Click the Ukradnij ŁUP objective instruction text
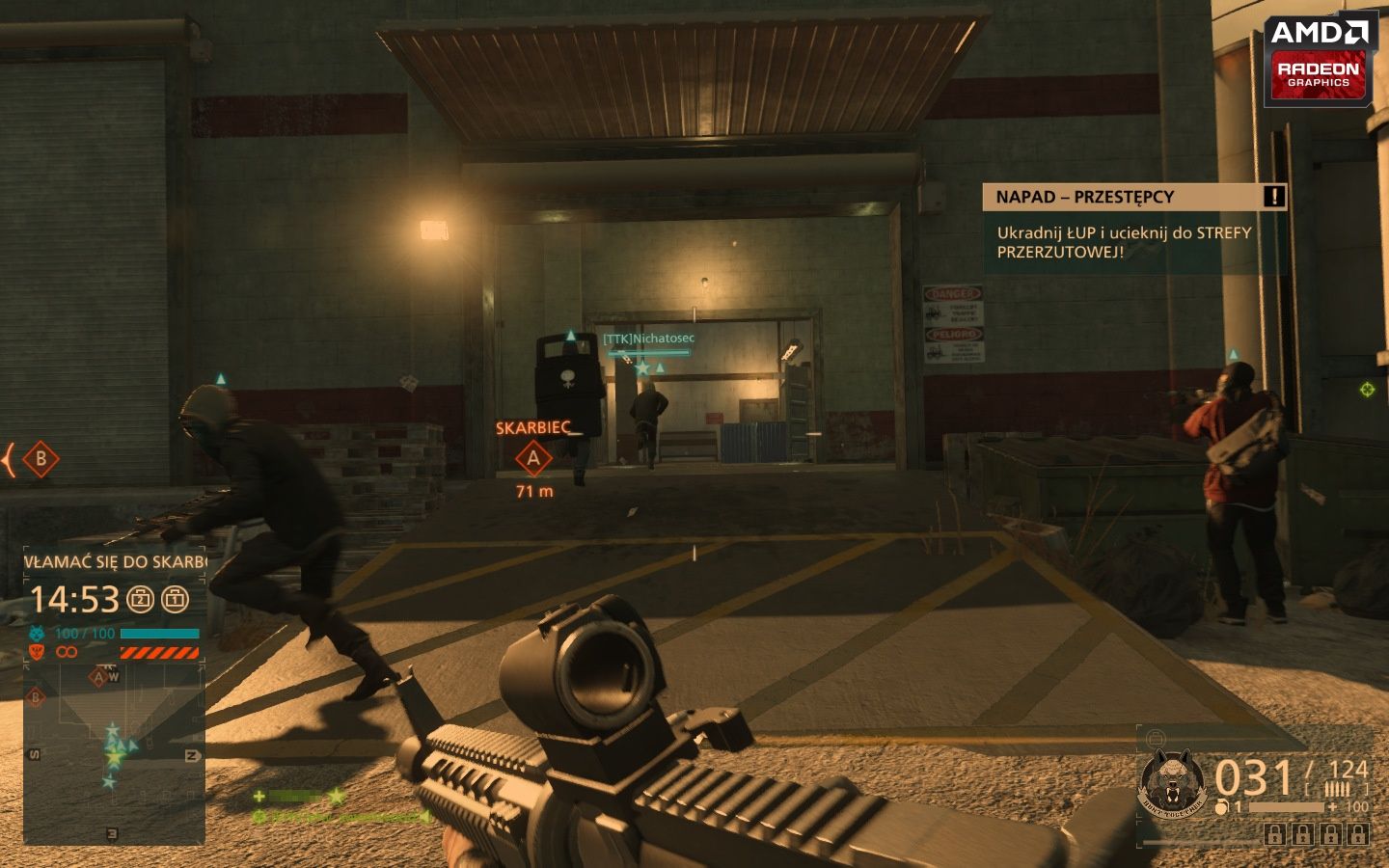Viewport: 1389px width, 868px height. [x=1122, y=241]
